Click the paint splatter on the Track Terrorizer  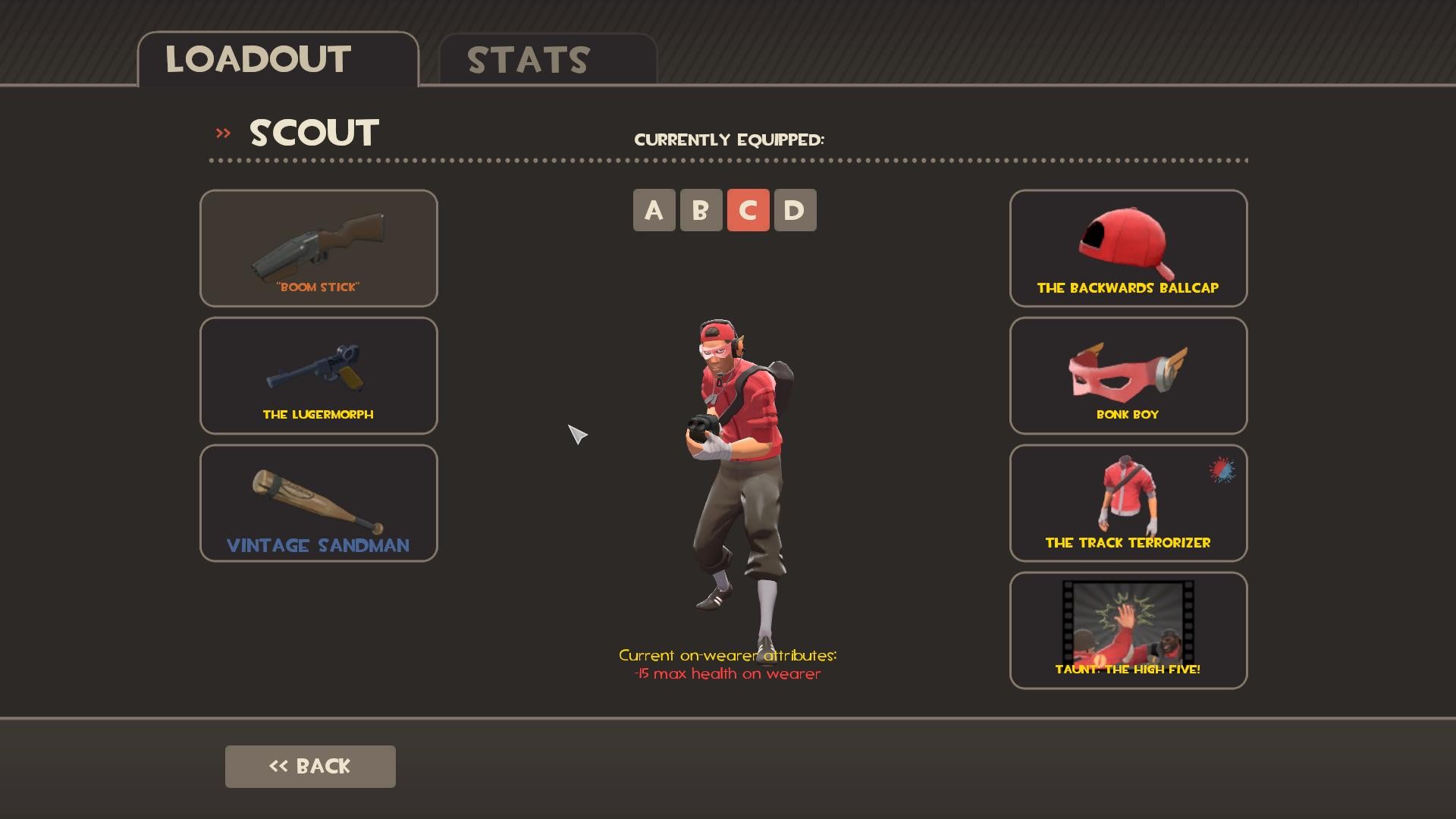pos(1223,471)
